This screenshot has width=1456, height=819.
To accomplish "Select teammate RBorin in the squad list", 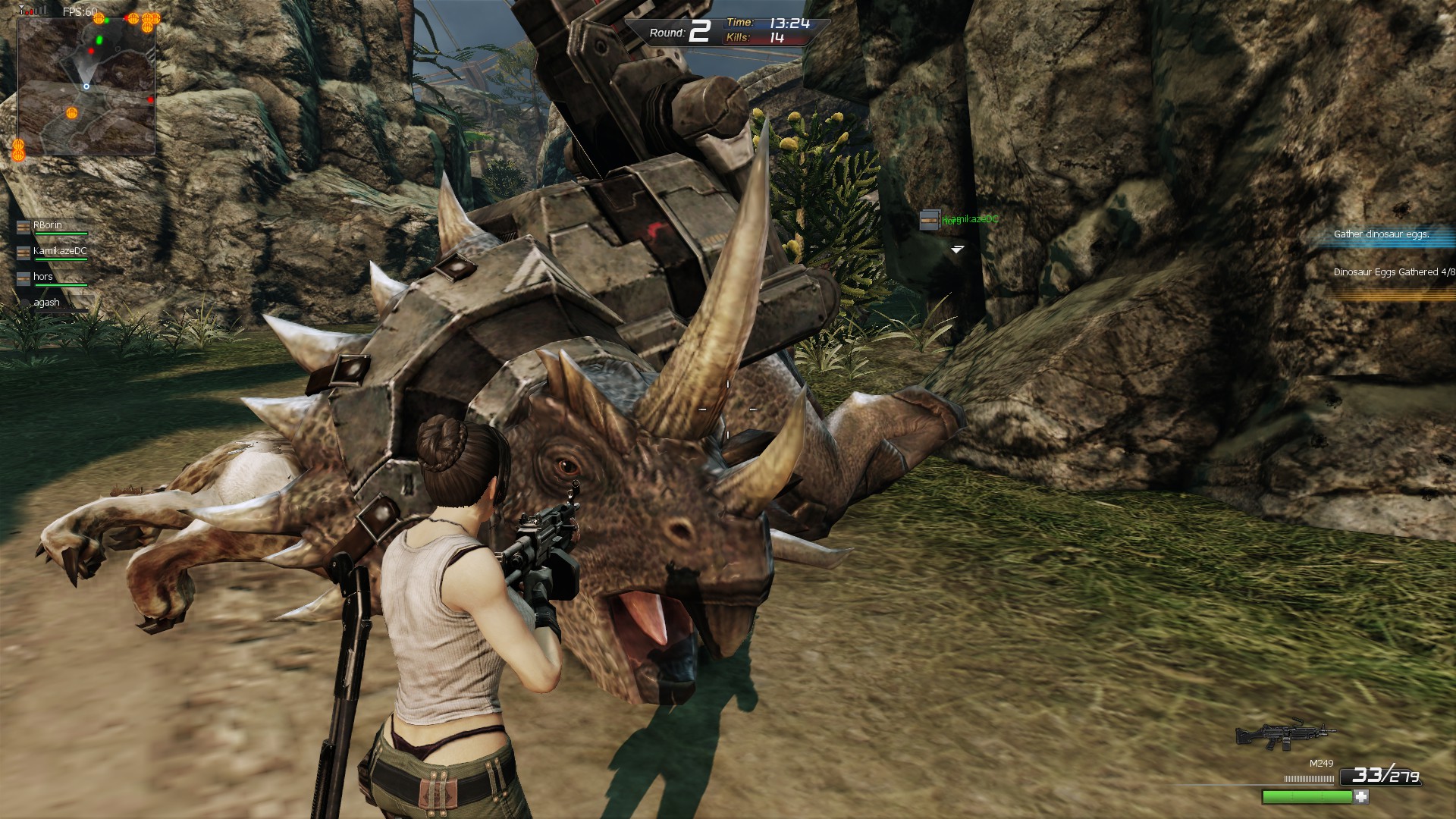I will tap(48, 225).
